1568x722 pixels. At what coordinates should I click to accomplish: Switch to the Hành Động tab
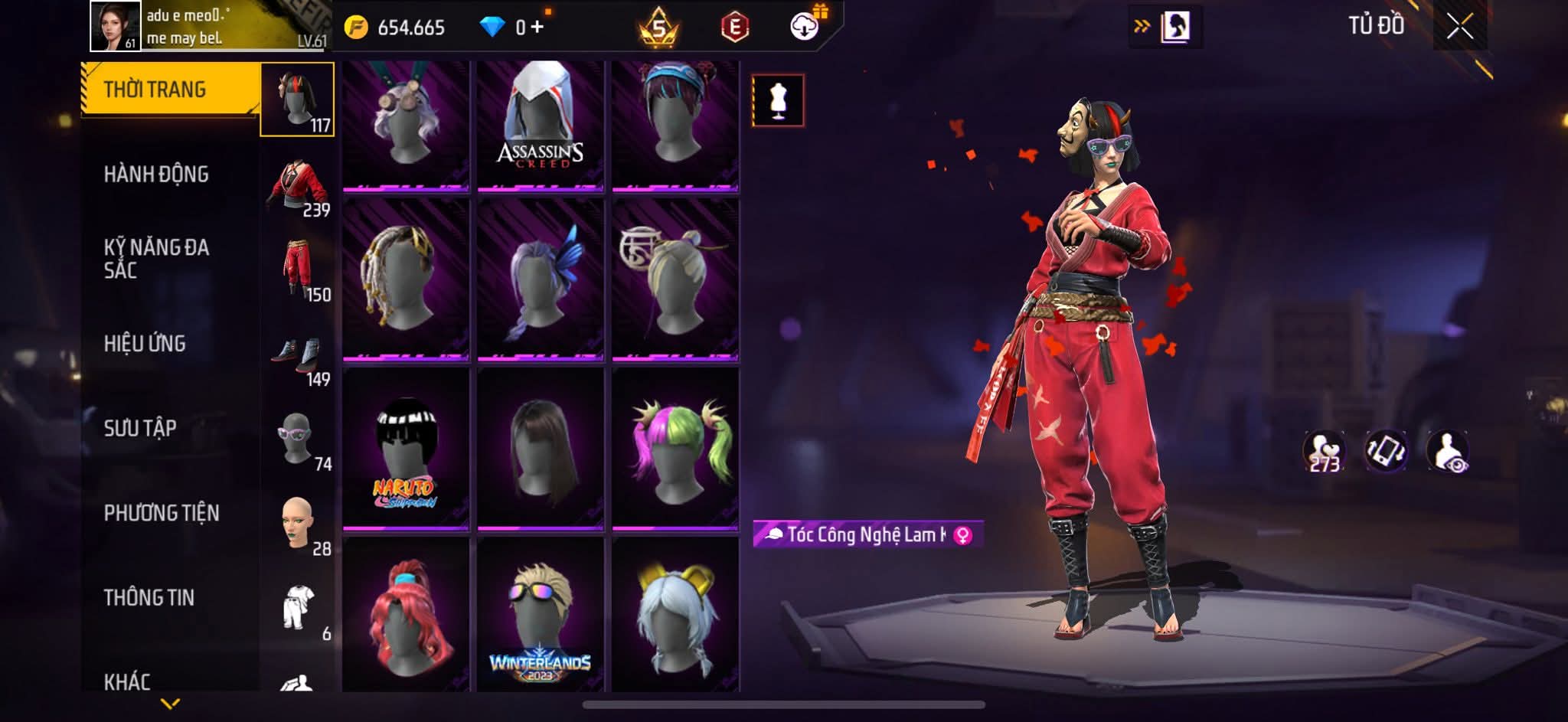[x=156, y=175]
